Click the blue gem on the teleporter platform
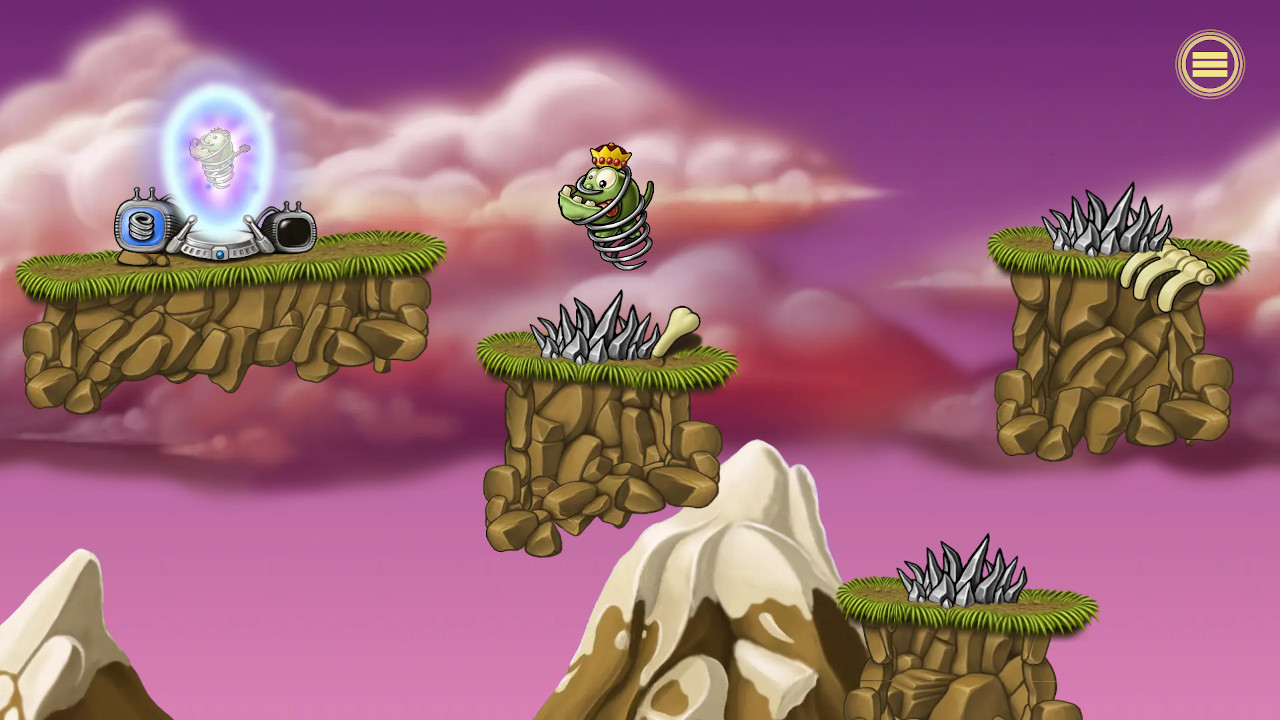This screenshot has height=720, width=1280. [222, 255]
